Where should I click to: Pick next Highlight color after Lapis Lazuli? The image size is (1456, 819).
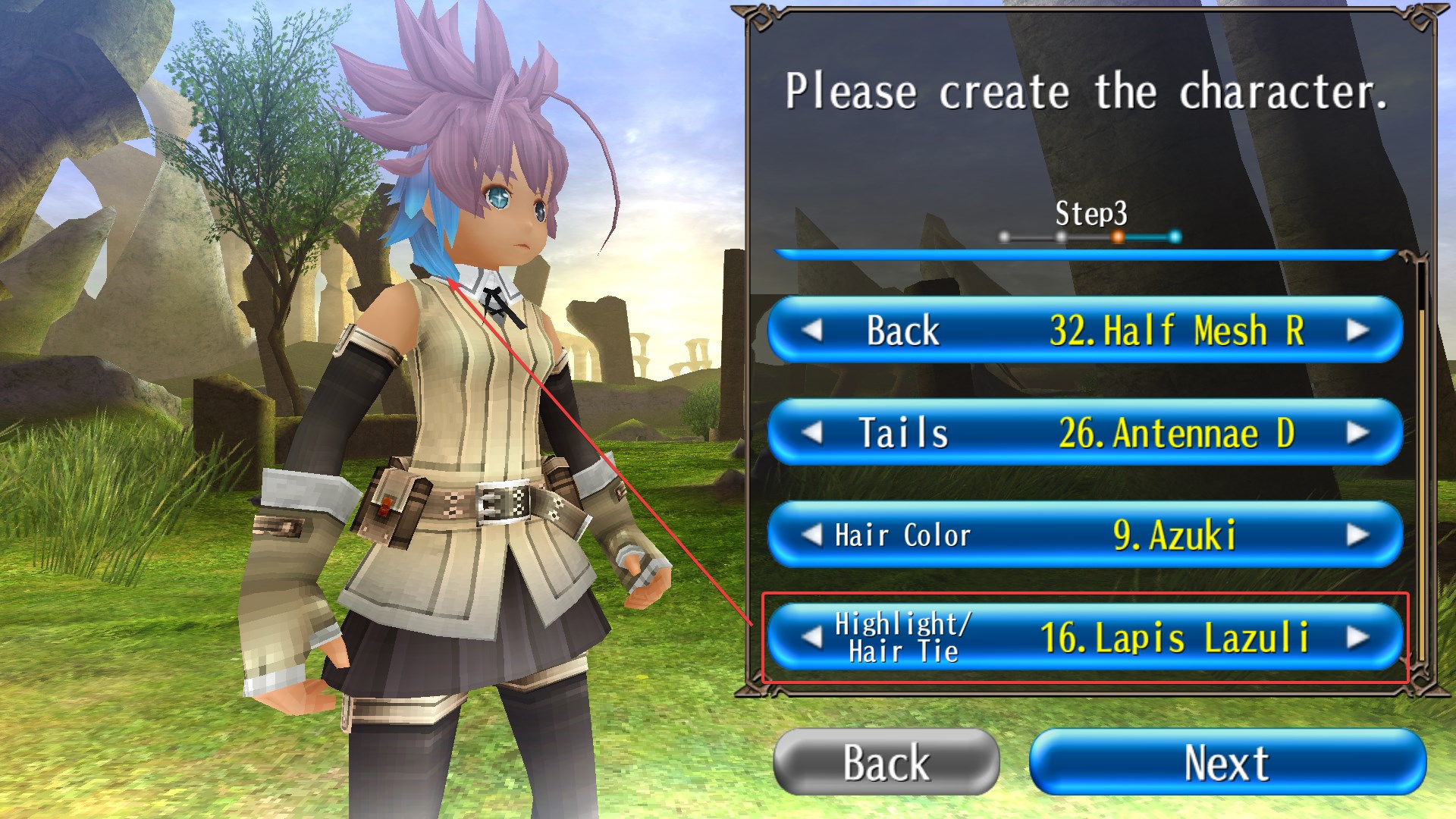(1357, 637)
